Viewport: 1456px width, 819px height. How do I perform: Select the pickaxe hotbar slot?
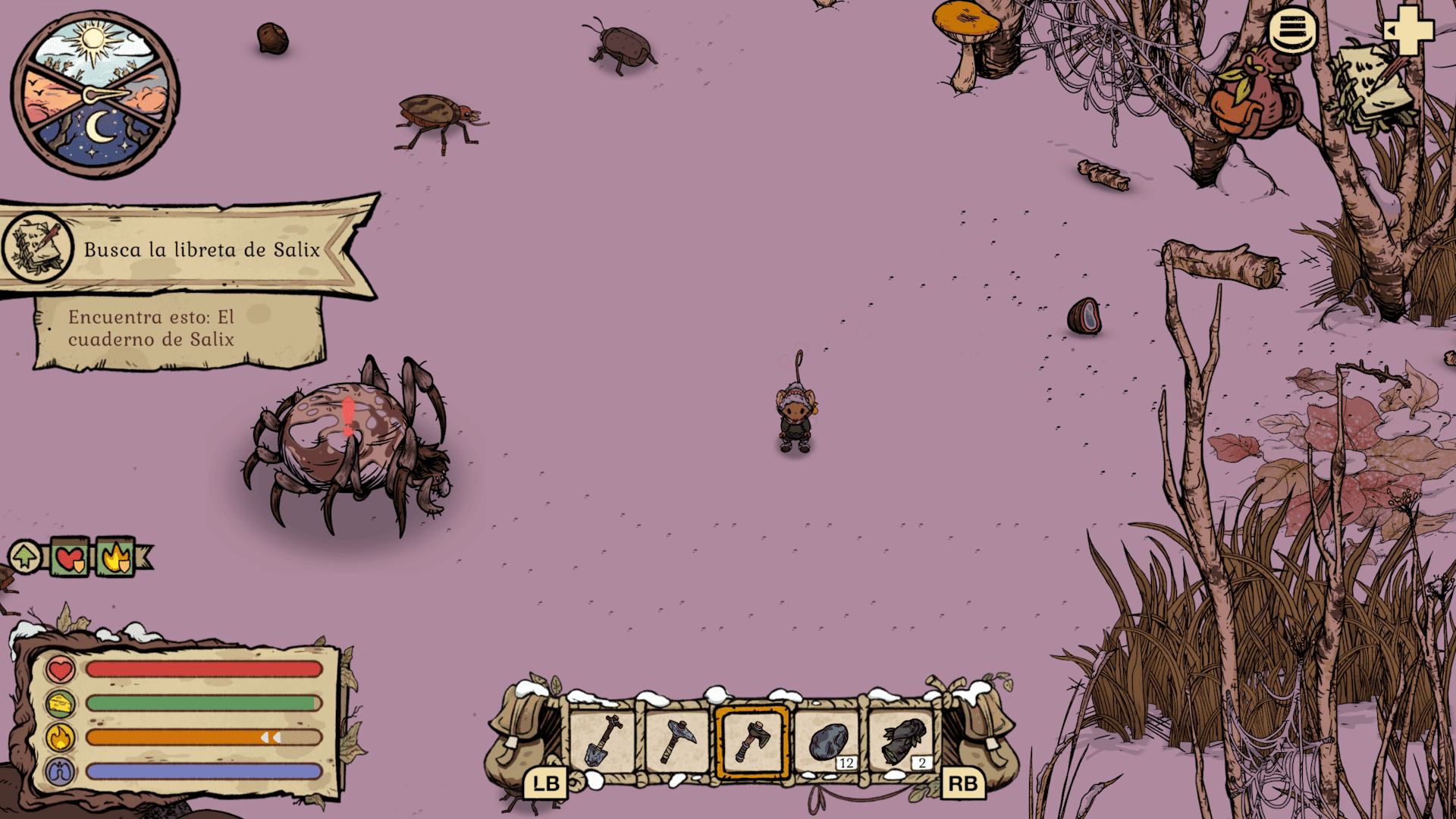(x=677, y=741)
